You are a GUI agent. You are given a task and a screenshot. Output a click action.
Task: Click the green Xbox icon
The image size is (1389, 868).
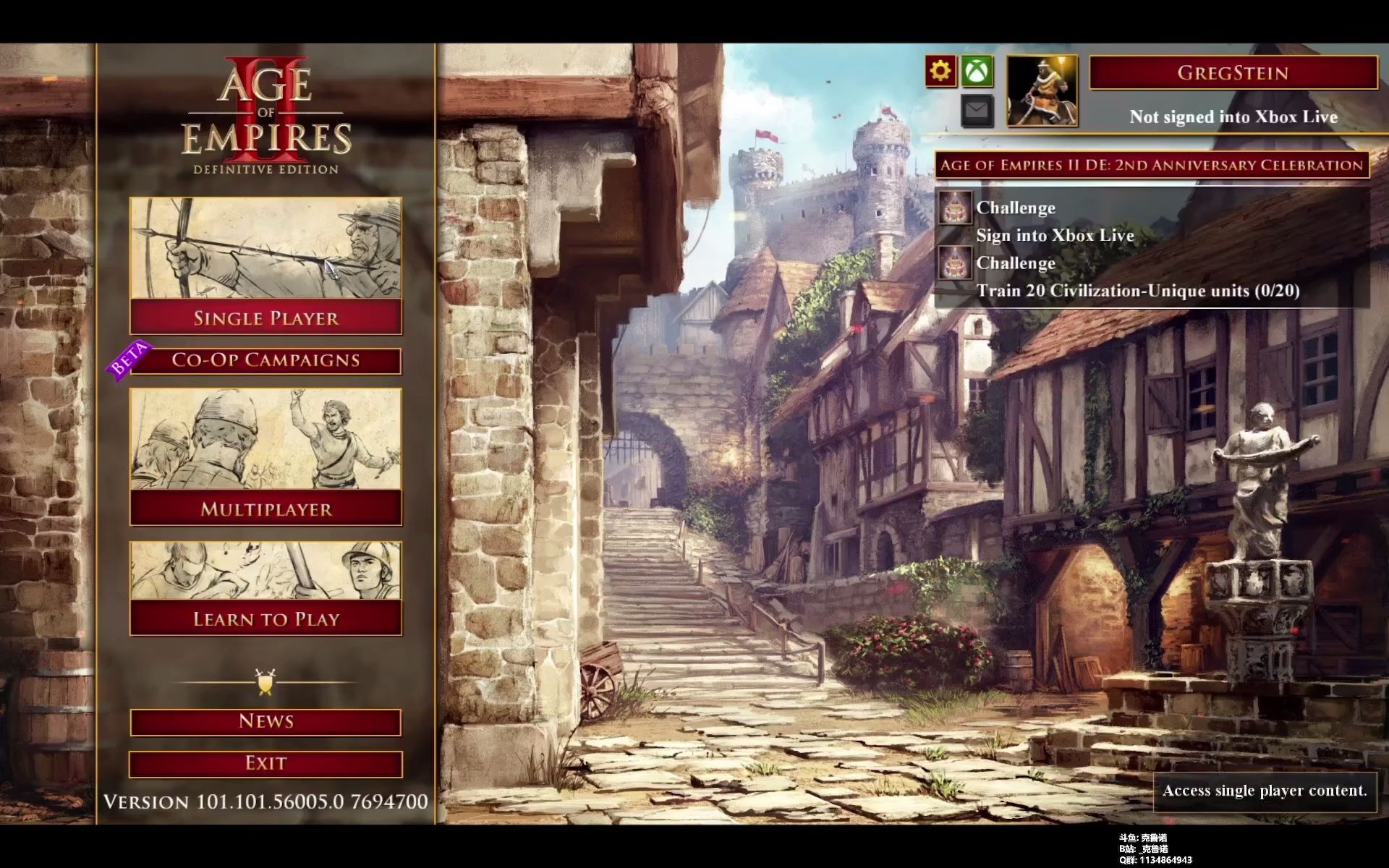977,71
